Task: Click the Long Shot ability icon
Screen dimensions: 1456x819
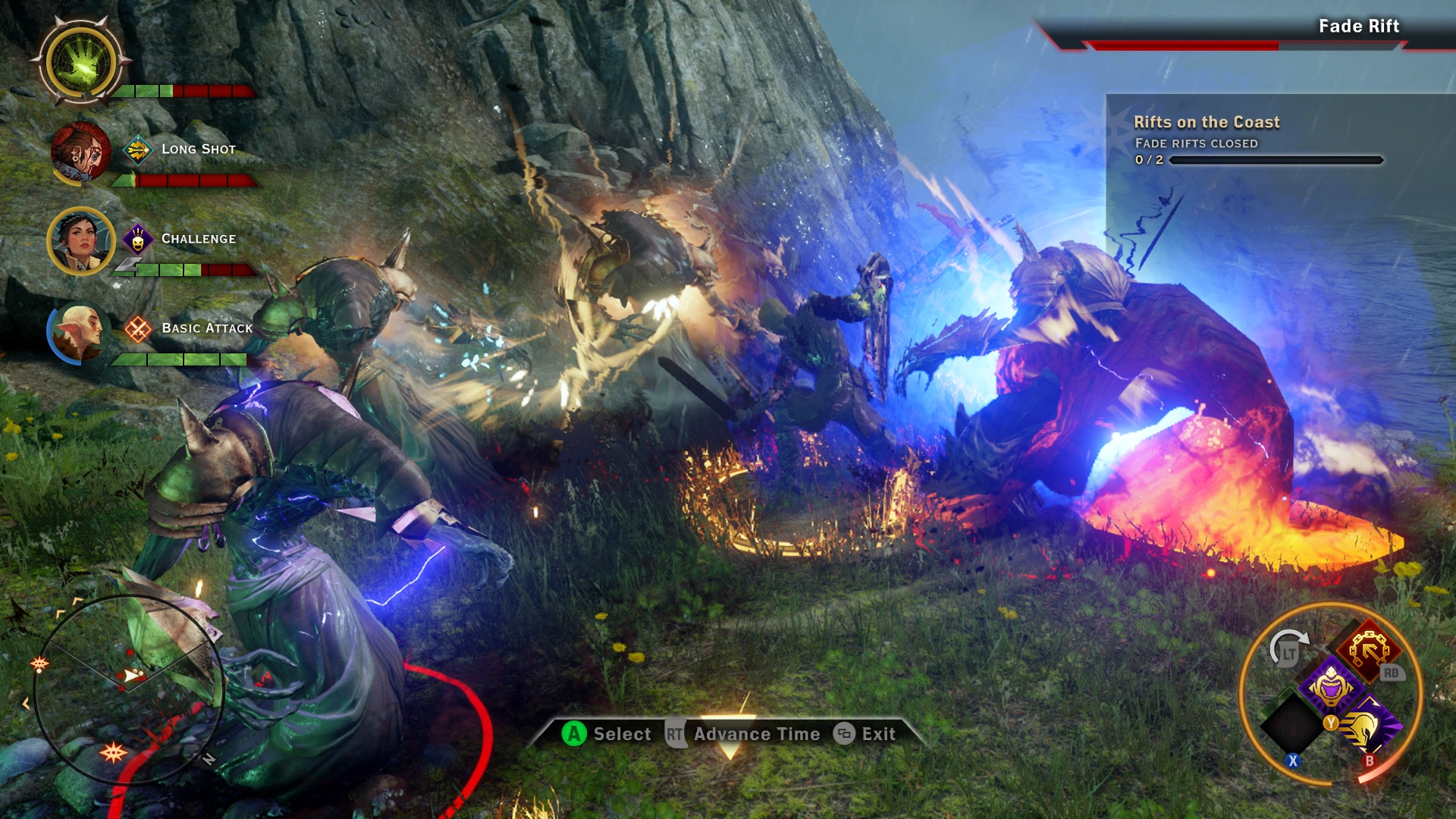Action: [138, 149]
